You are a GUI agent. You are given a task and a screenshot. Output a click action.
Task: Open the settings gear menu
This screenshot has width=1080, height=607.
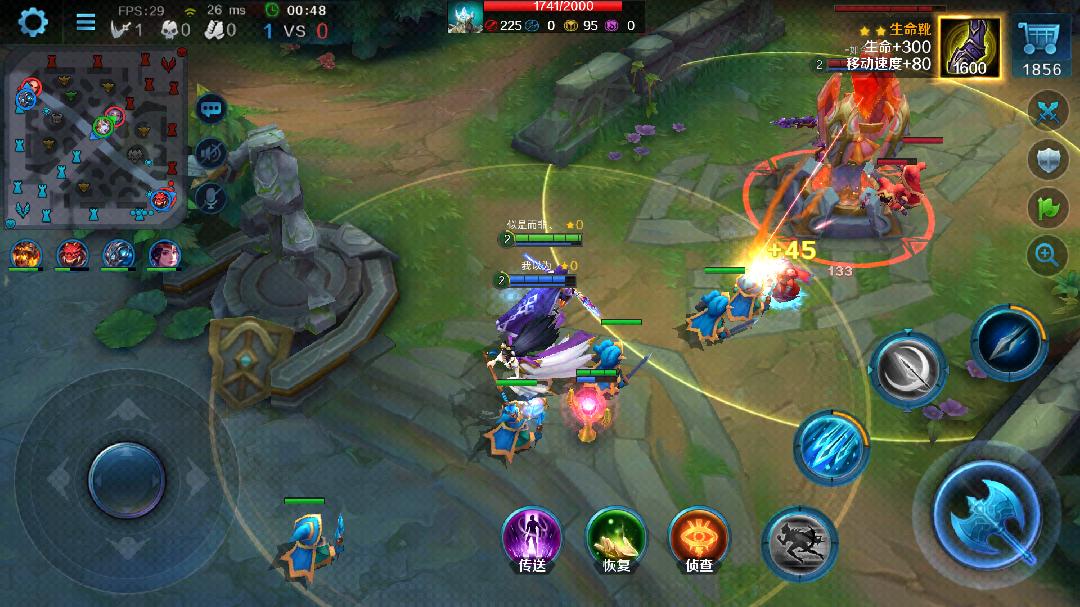[x=32, y=21]
